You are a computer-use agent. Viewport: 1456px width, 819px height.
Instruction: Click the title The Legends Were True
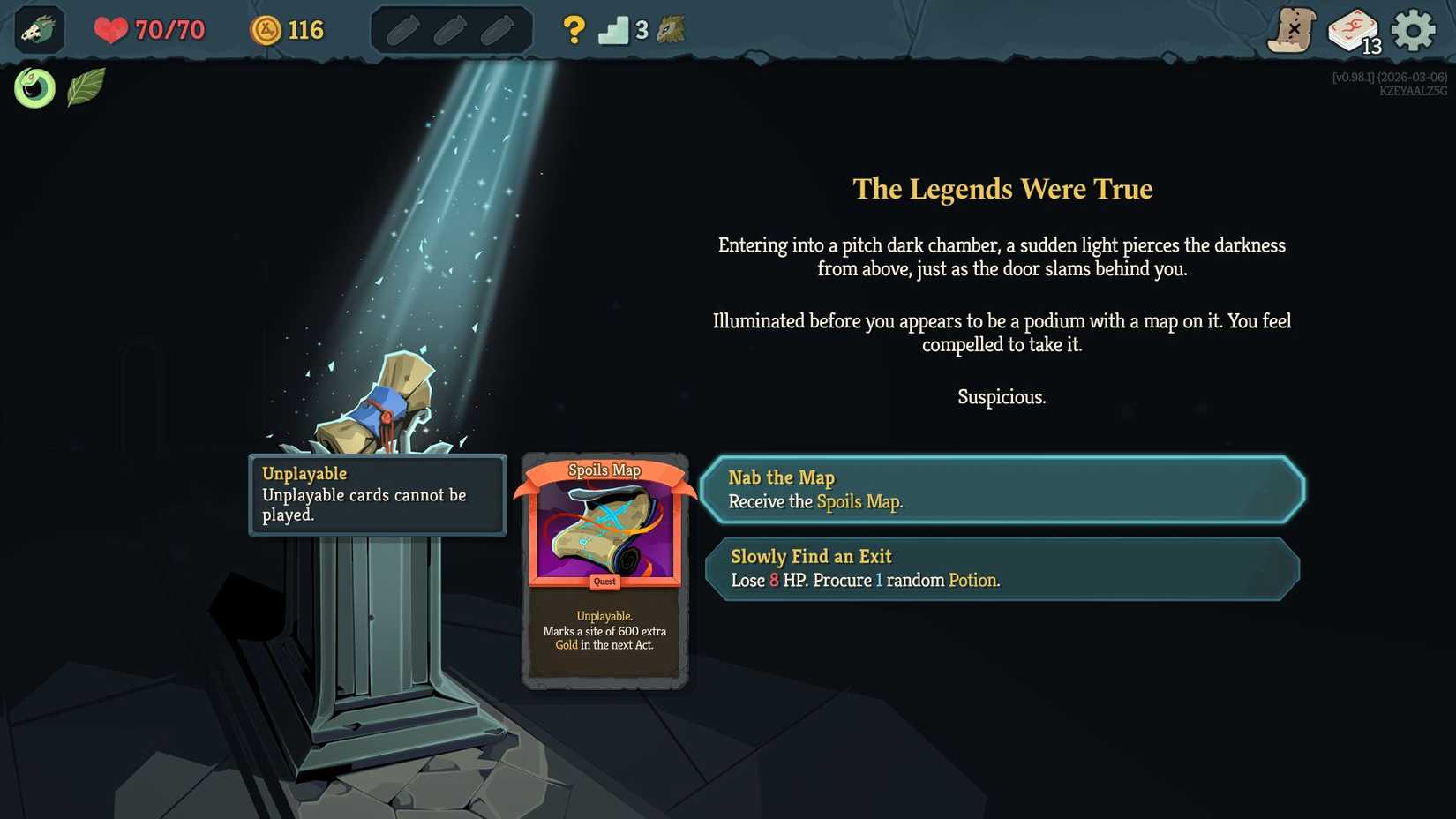(x=1002, y=188)
